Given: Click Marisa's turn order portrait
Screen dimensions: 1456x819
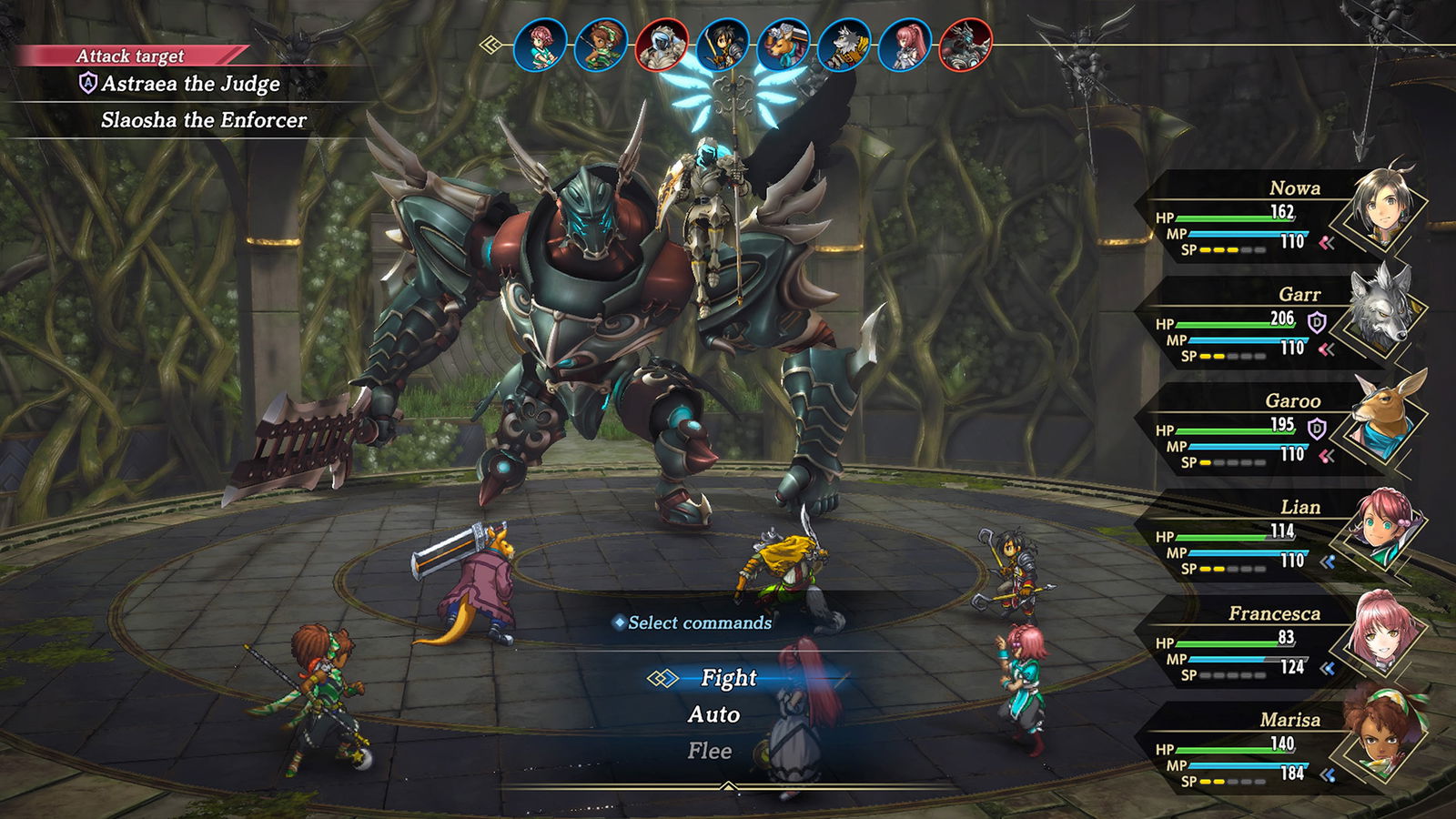Looking at the screenshot, I should pos(602,45).
